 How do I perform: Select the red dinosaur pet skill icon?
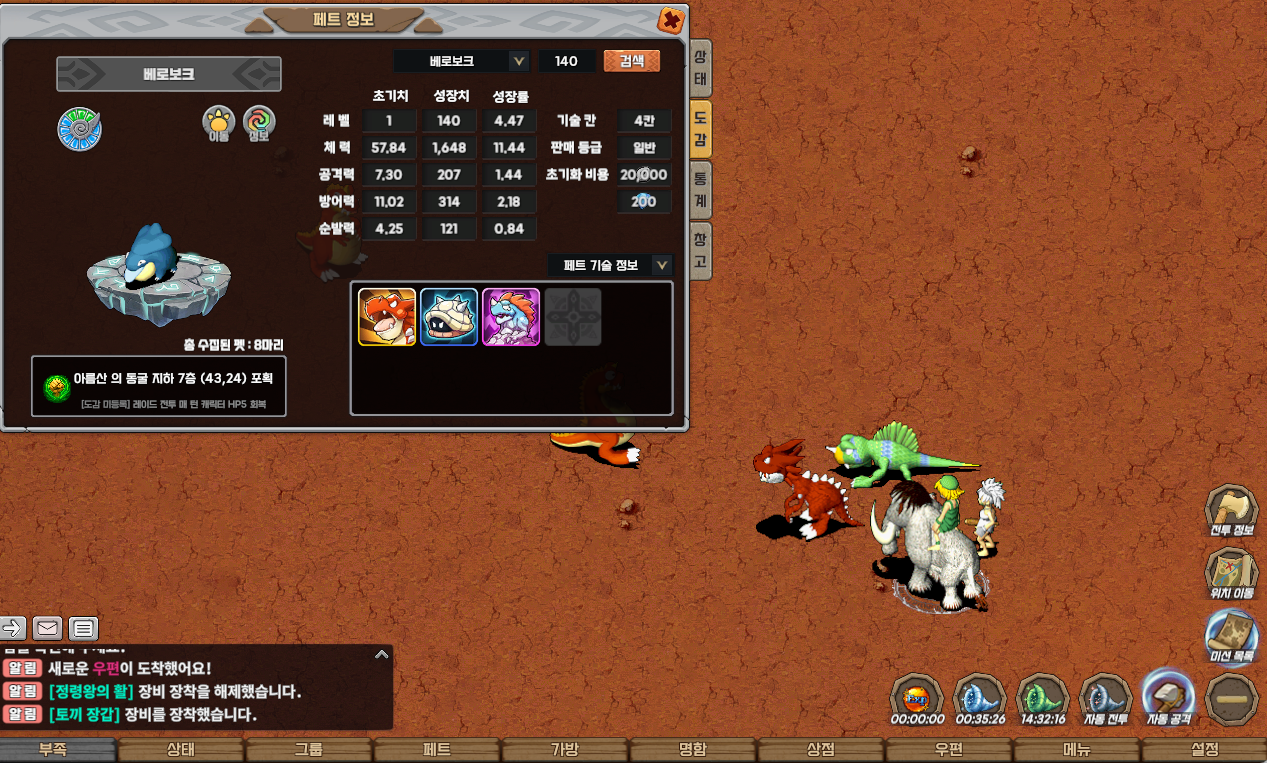click(387, 317)
